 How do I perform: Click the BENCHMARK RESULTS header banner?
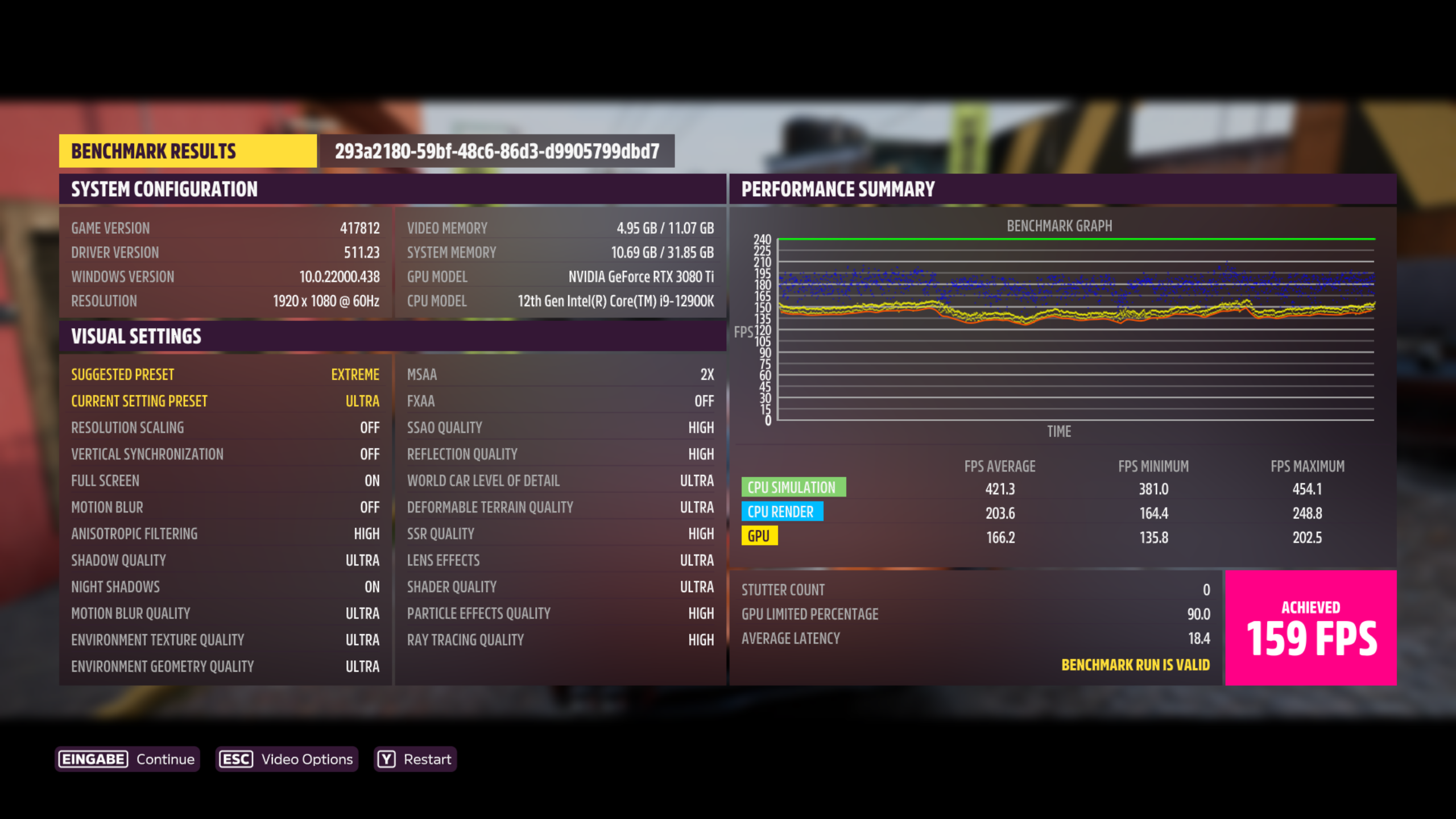[188, 151]
